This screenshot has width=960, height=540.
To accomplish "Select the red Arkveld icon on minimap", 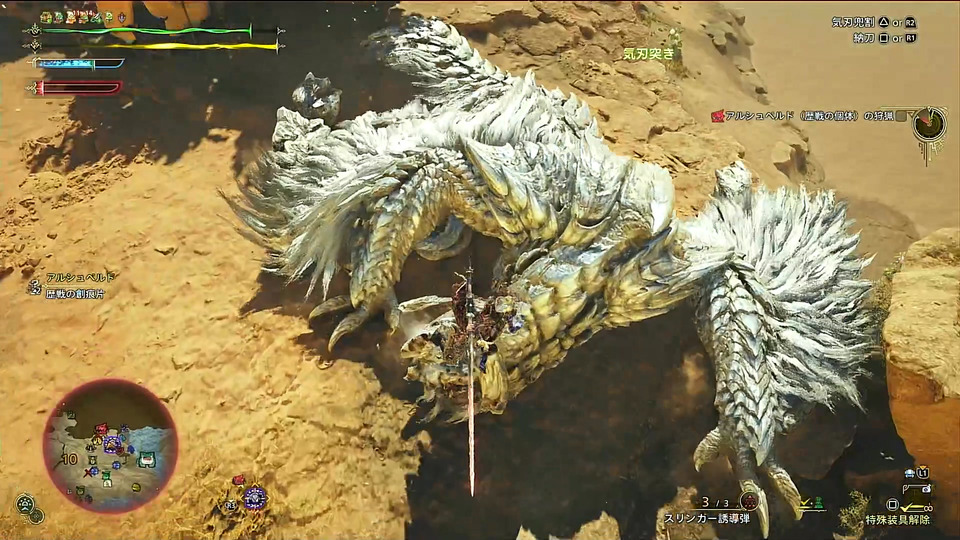I will coord(100,430).
